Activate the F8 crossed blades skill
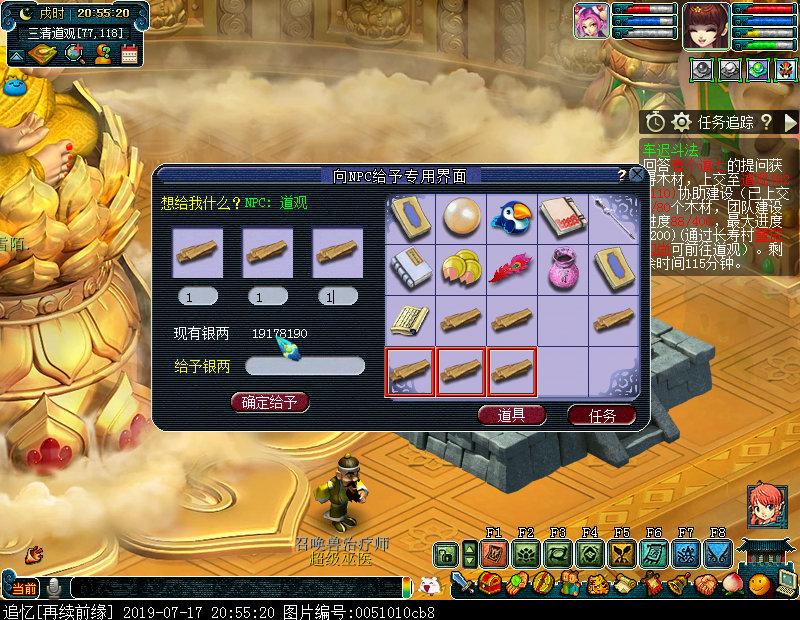 pyautogui.click(x=717, y=554)
